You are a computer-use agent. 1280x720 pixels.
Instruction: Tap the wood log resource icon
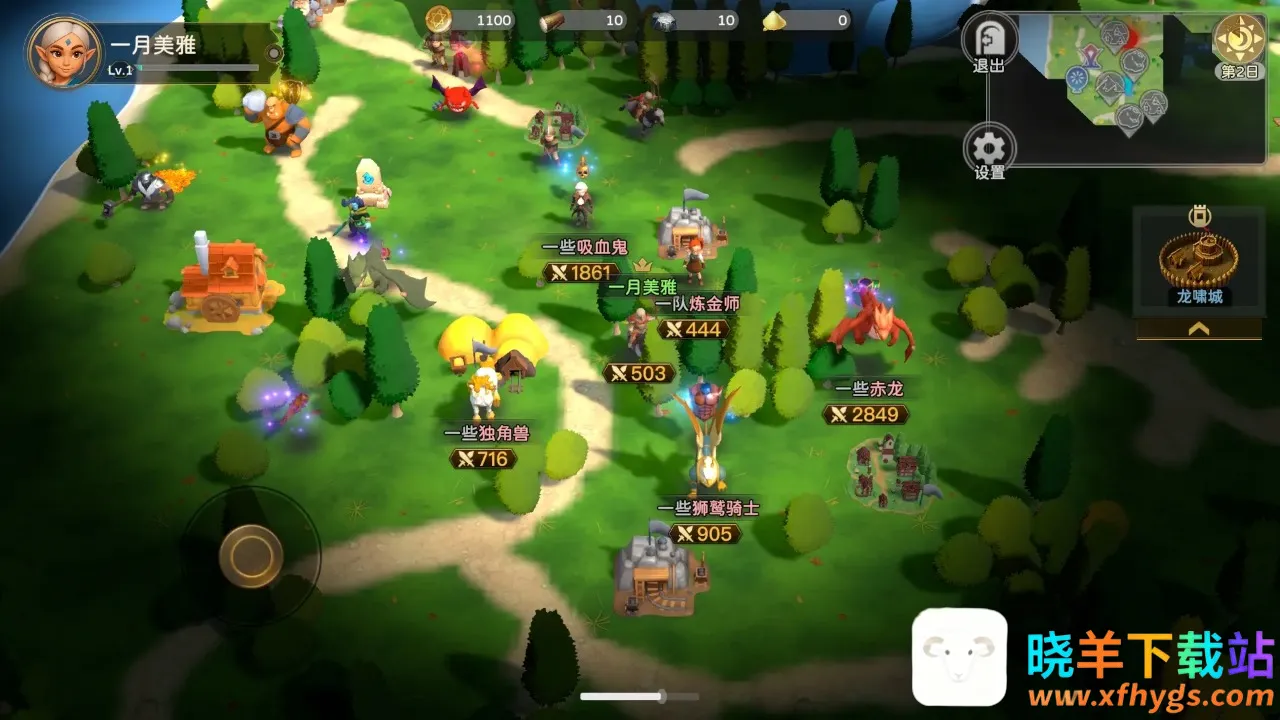coord(553,19)
